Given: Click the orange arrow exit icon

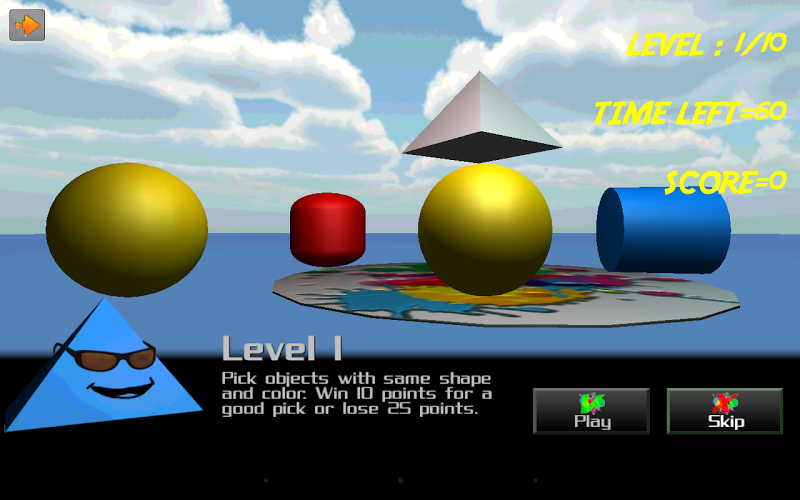Looking at the screenshot, I should click(x=27, y=25).
